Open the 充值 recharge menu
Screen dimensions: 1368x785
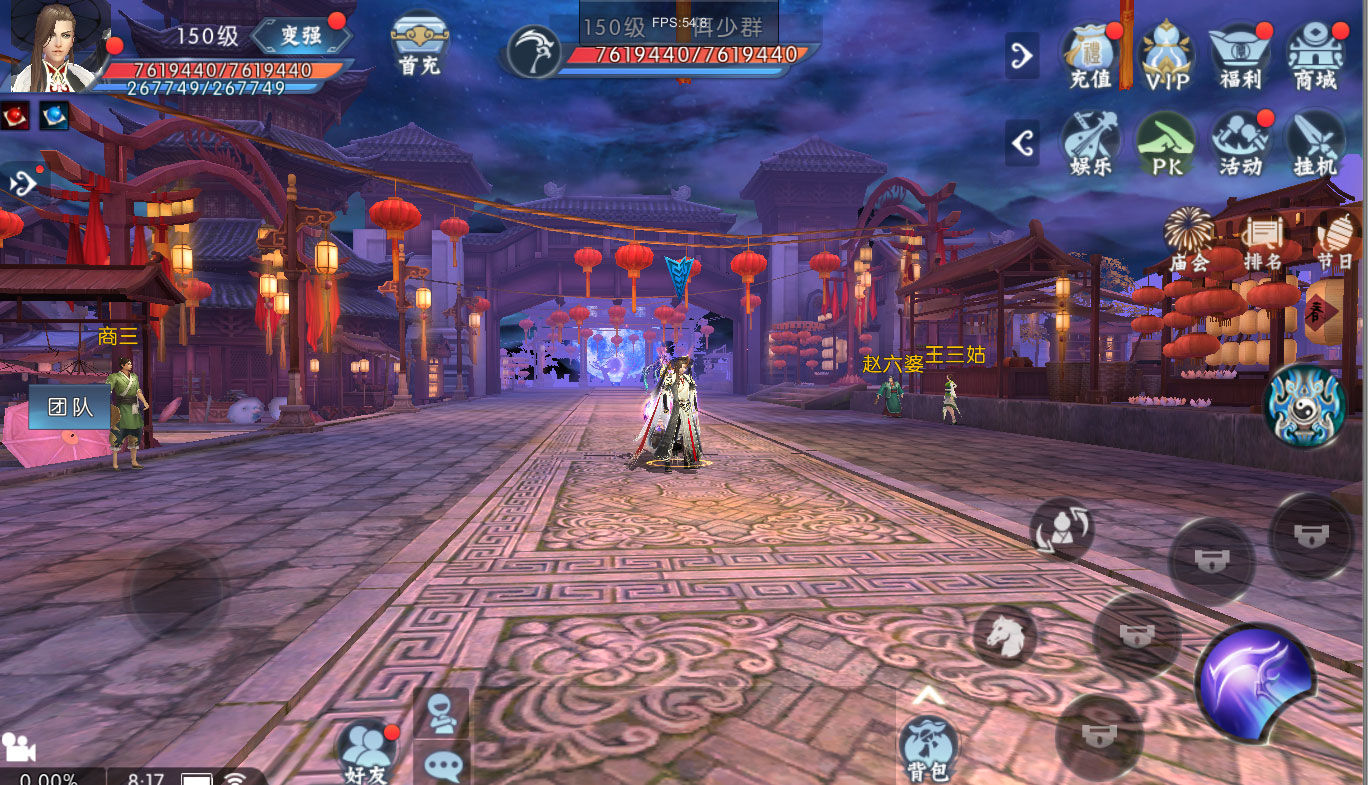tap(1091, 55)
